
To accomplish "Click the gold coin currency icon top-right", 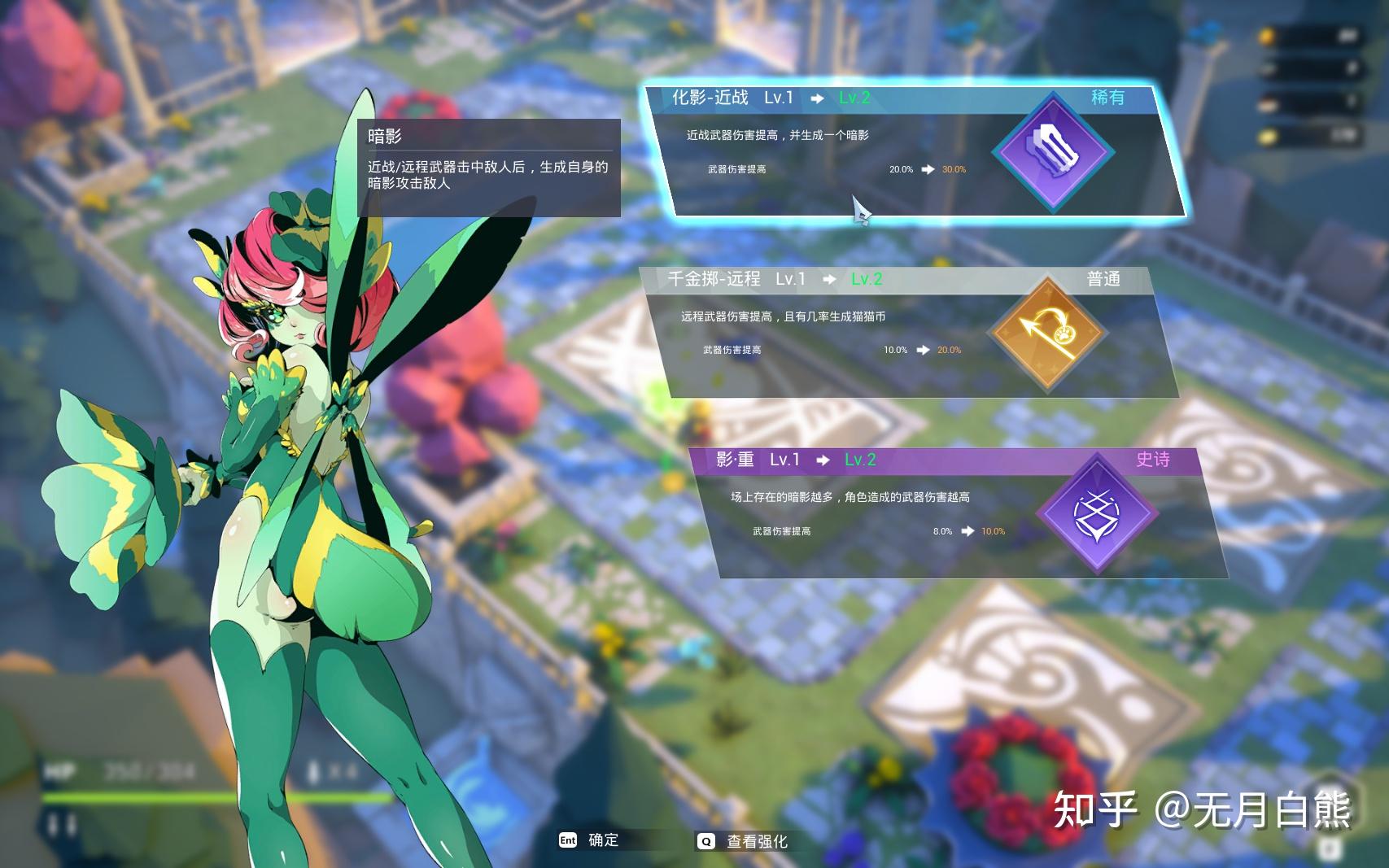I will click(x=1267, y=34).
